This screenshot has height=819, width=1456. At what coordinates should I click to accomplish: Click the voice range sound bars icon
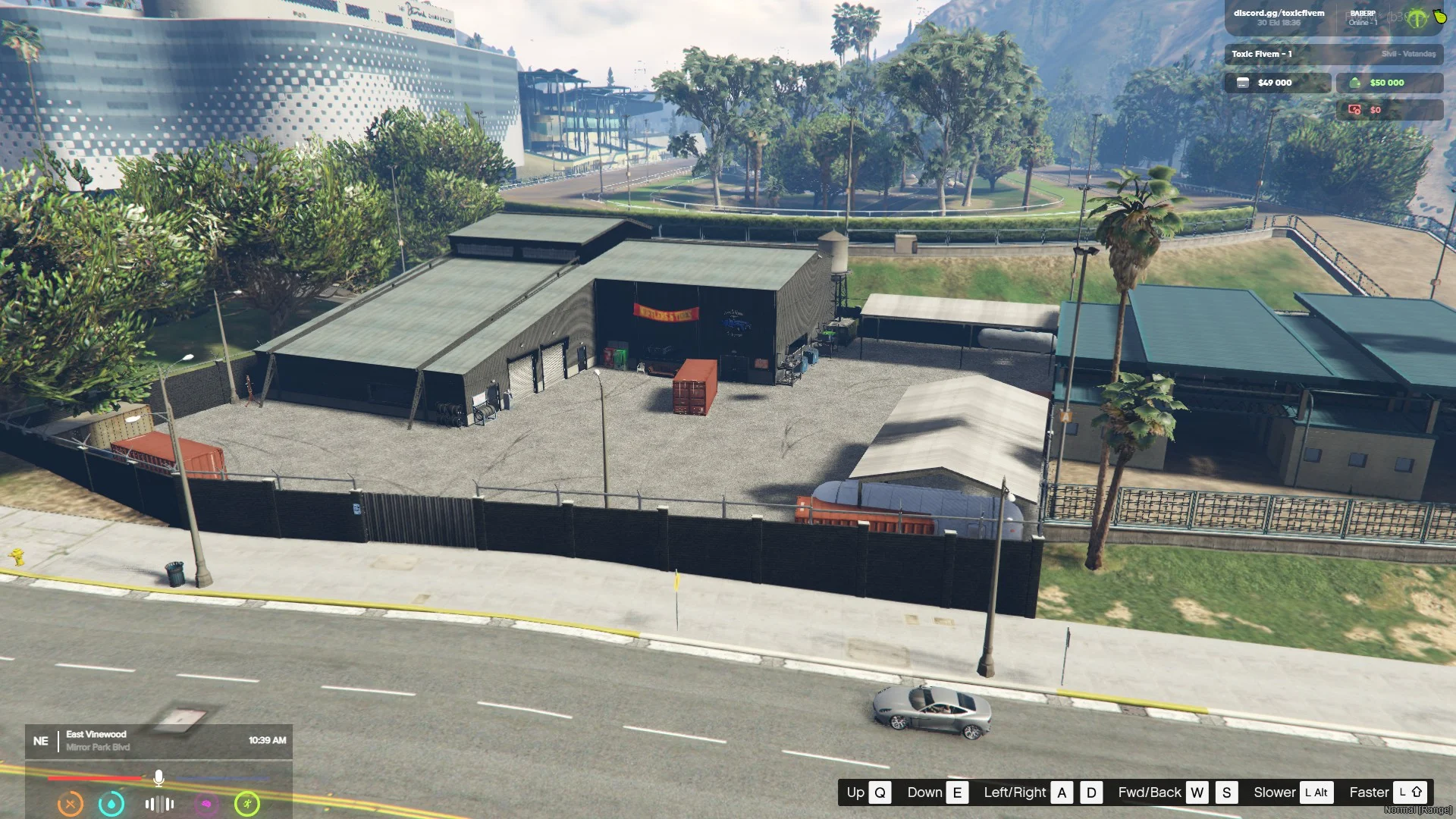(x=159, y=804)
